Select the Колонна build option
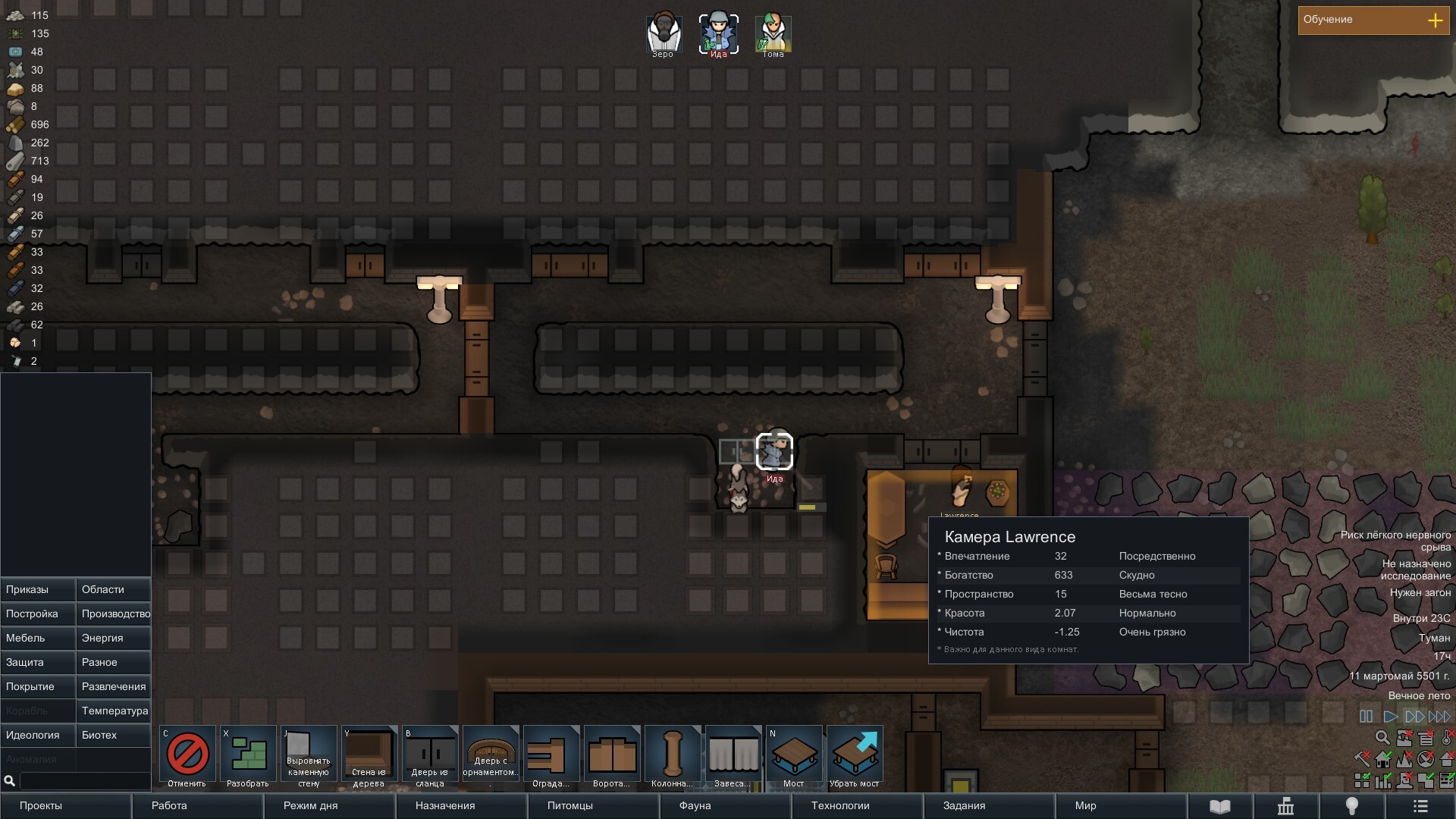 point(673,756)
